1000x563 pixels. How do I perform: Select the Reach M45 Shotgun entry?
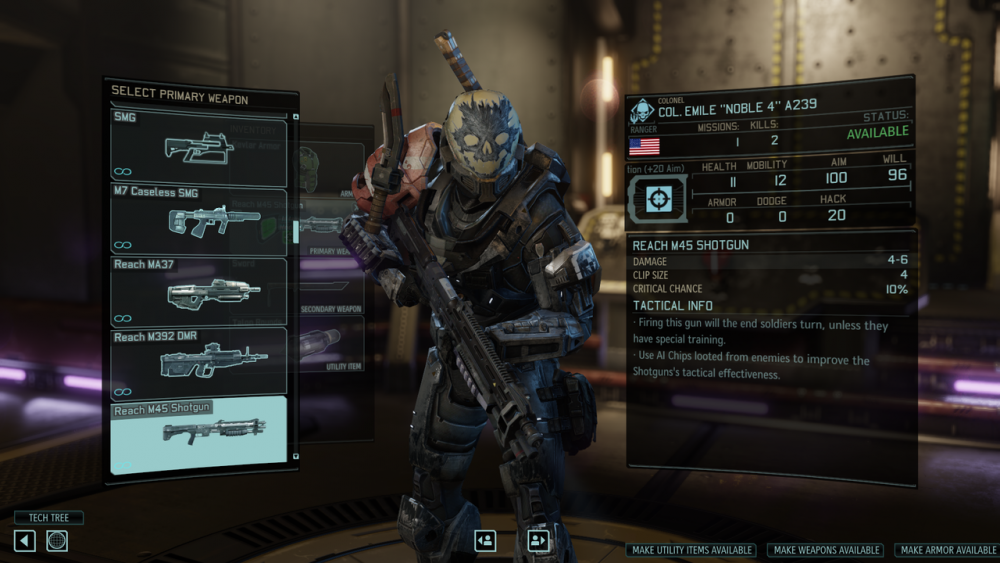coord(199,432)
